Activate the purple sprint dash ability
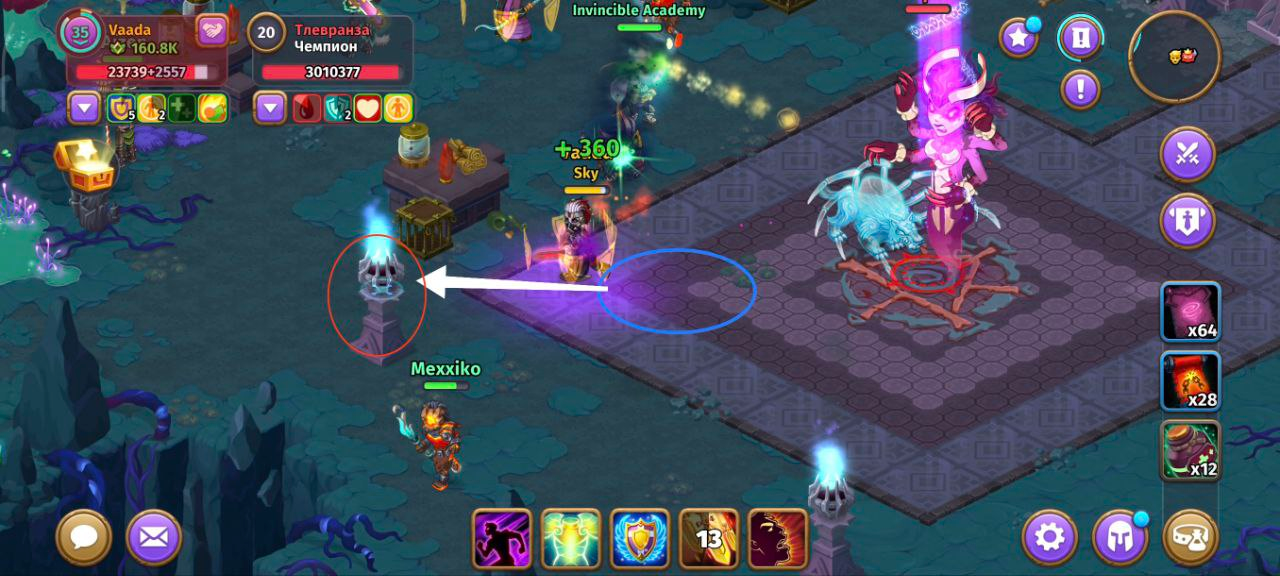 coord(502,539)
